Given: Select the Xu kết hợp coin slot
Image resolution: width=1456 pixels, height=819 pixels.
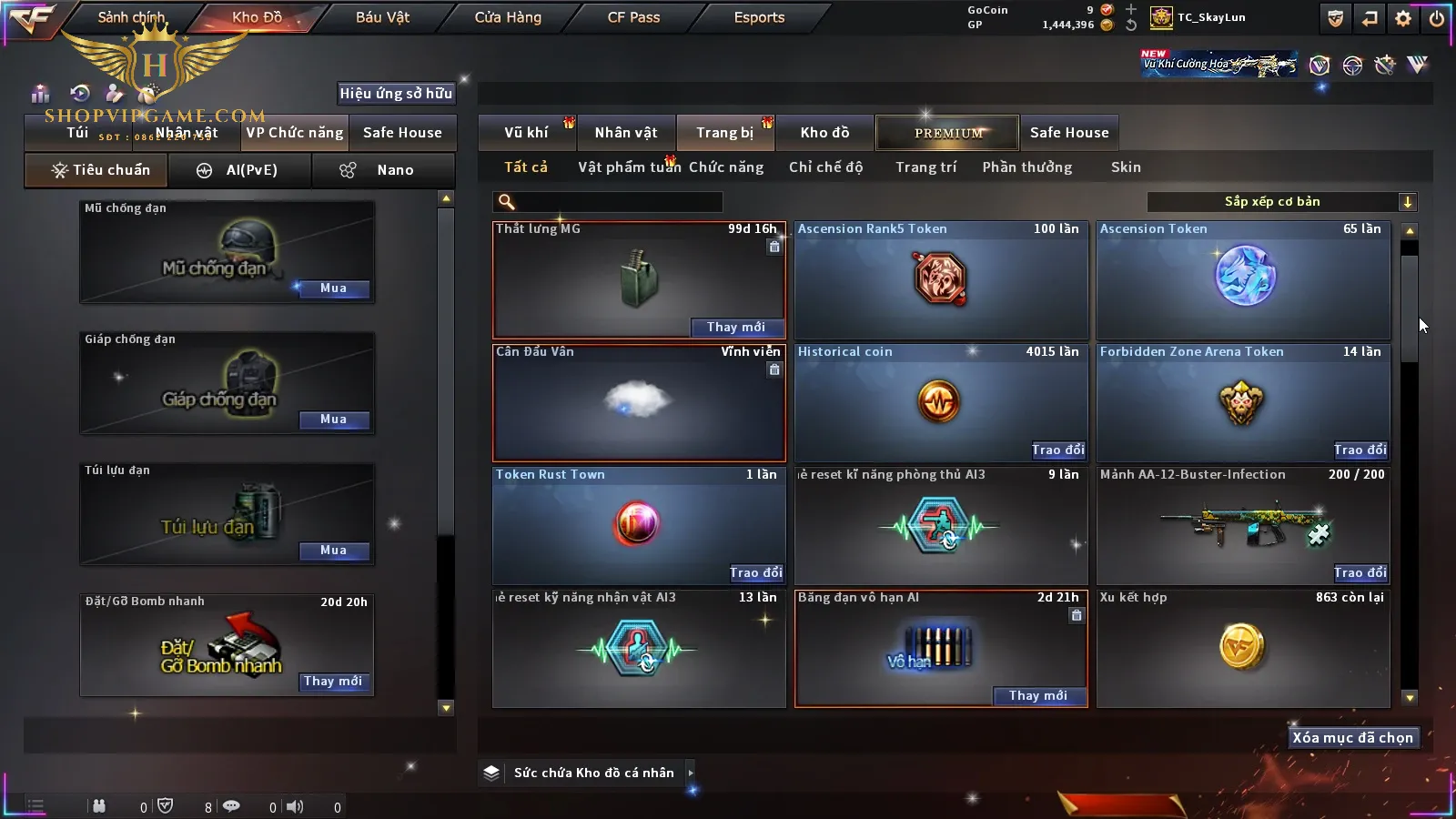Looking at the screenshot, I should 1242,649.
